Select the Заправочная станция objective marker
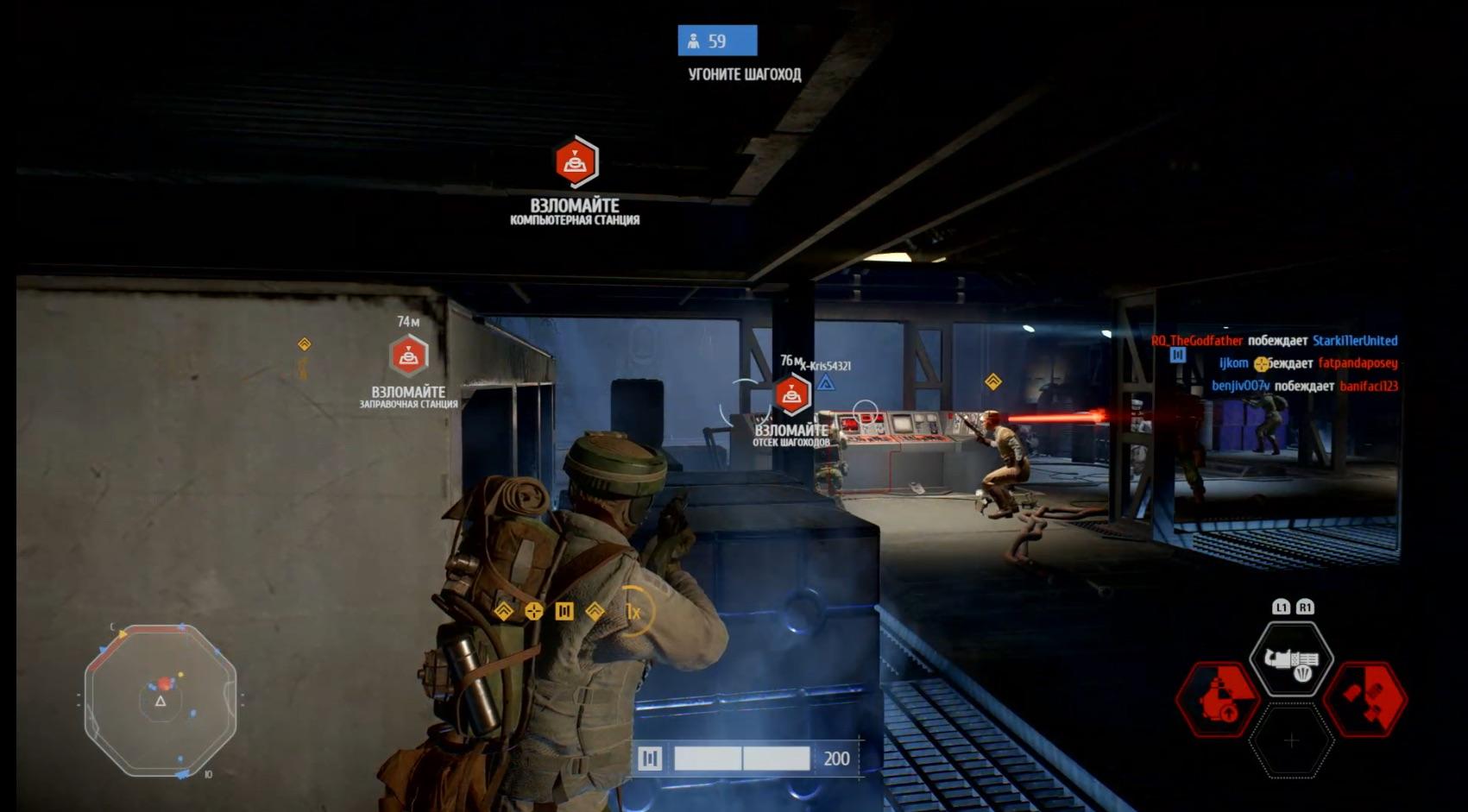 pos(409,356)
